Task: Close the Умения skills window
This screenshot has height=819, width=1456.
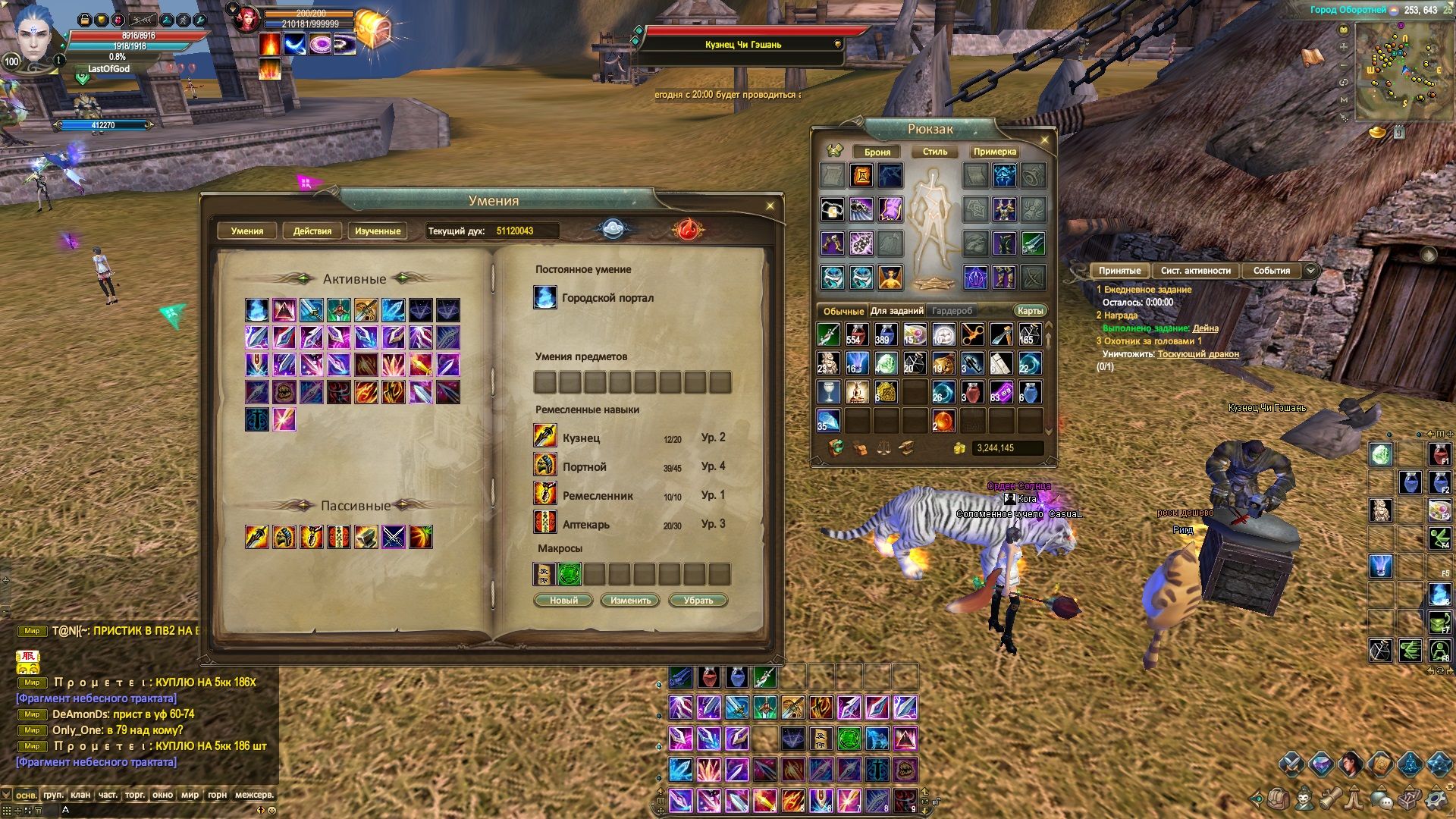Action: tap(770, 206)
